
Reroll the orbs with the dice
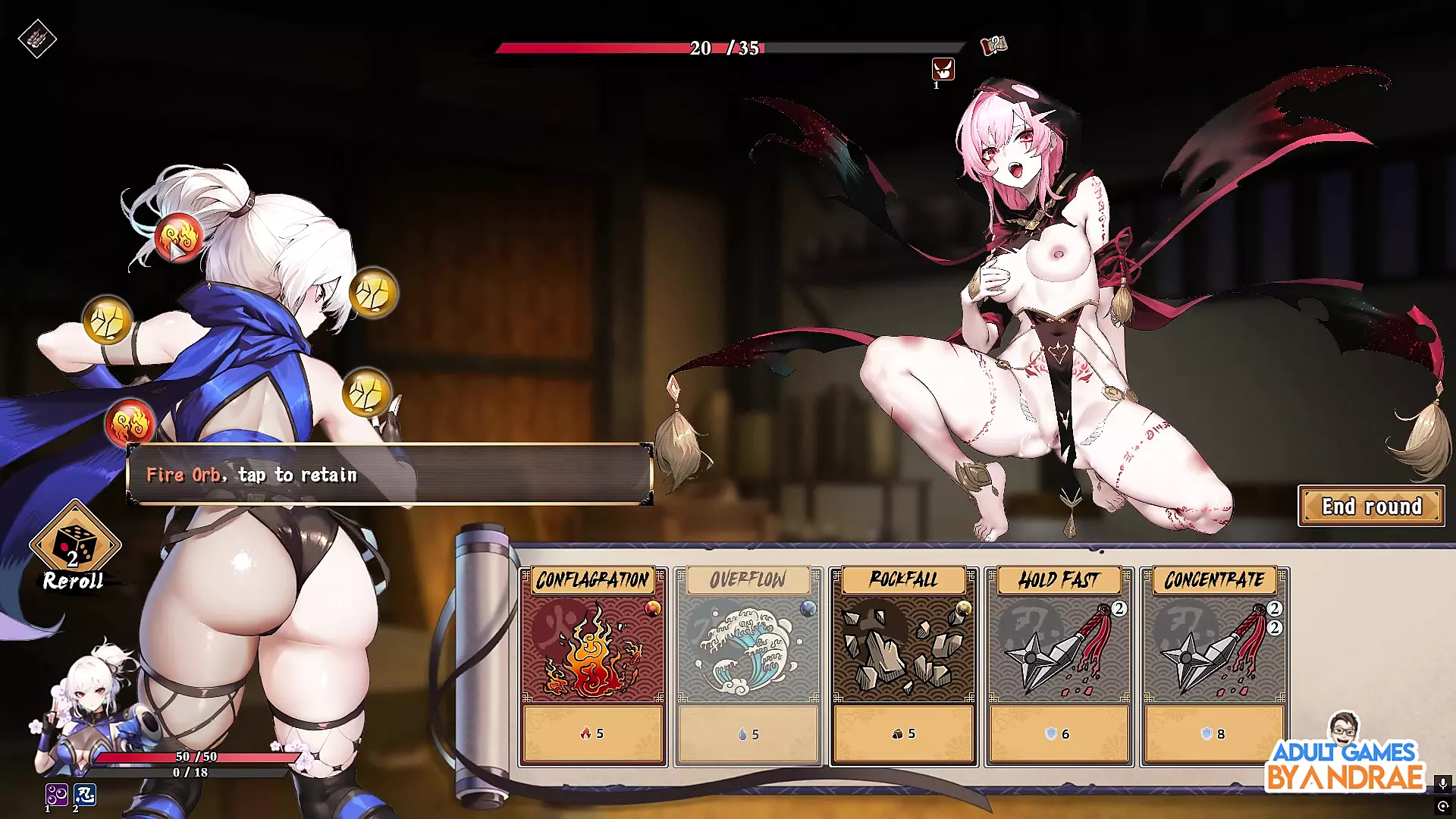click(x=74, y=546)
